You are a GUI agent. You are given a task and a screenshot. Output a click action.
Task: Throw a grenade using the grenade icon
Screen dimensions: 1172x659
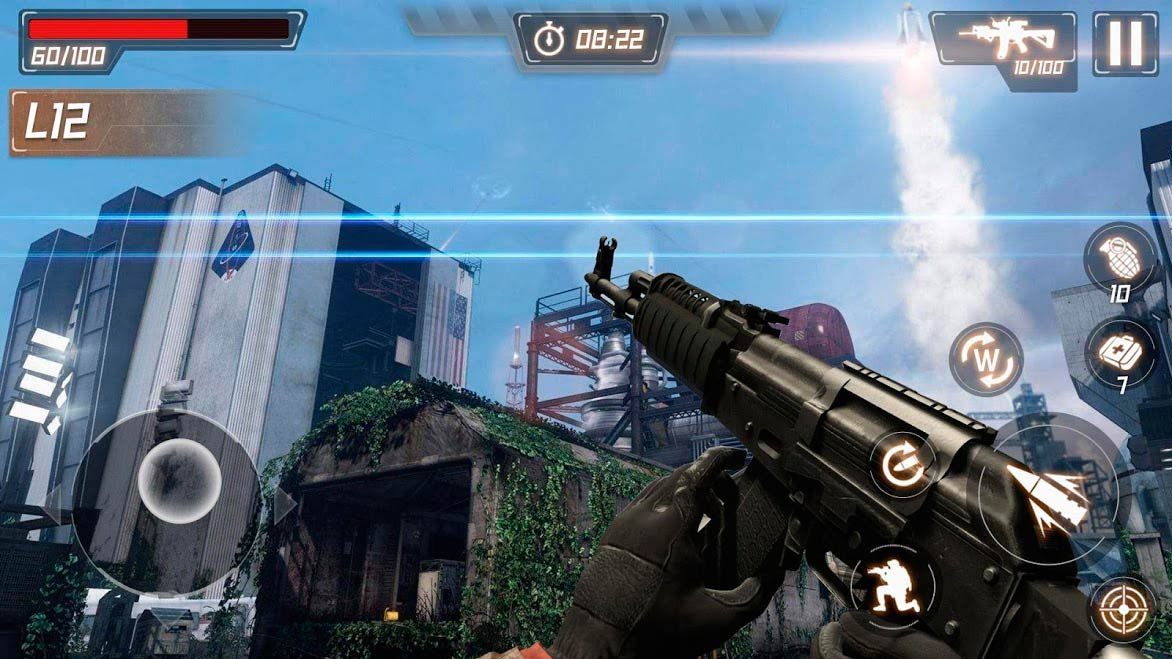coord(1119,256)
